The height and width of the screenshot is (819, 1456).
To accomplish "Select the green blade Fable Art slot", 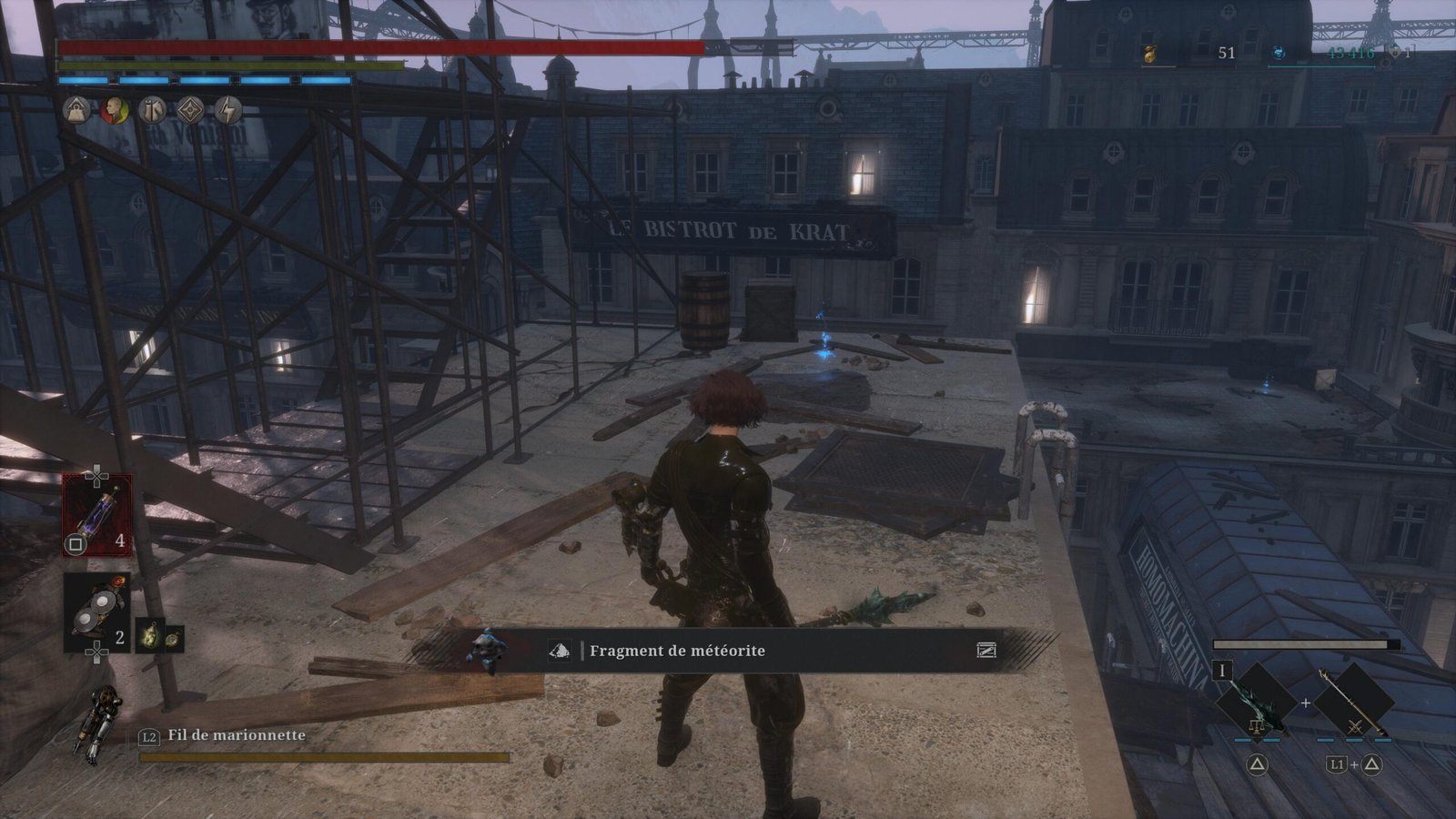I will pos(1257,701).
